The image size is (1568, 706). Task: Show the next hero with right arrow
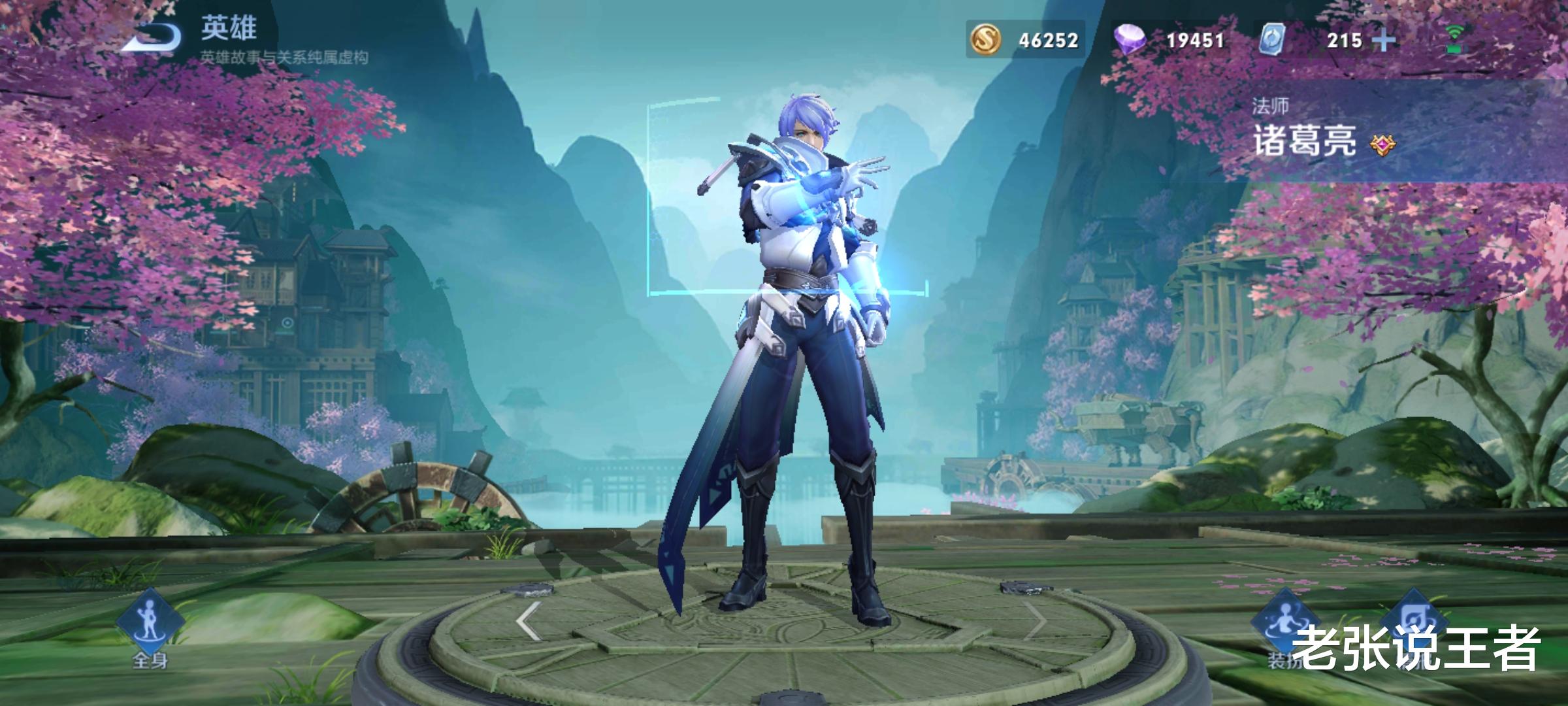[x=1035, y=620]
